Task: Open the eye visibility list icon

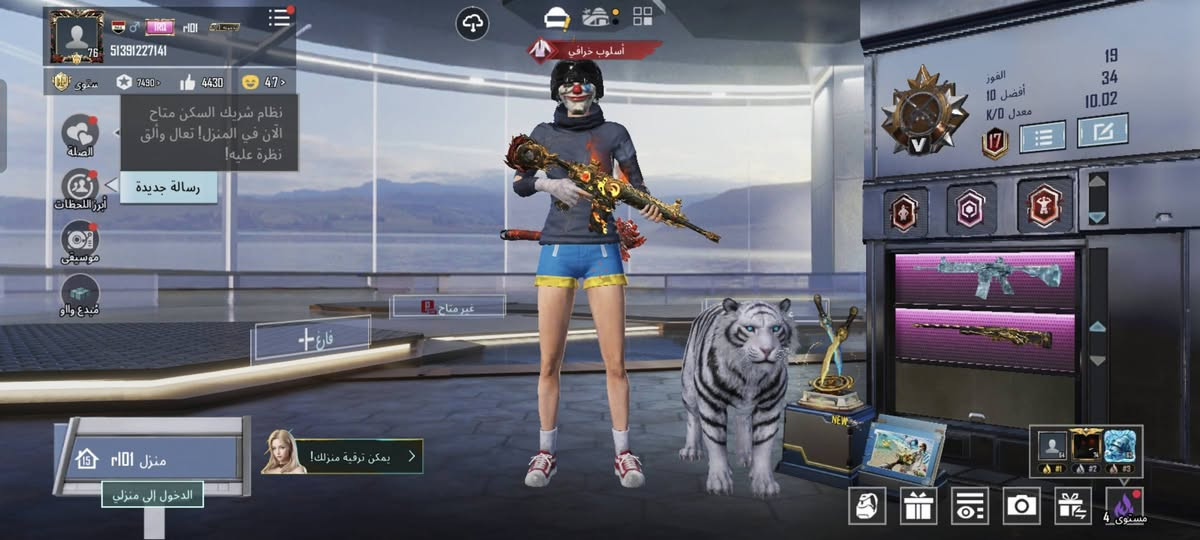Action: (x=969, y=506)
